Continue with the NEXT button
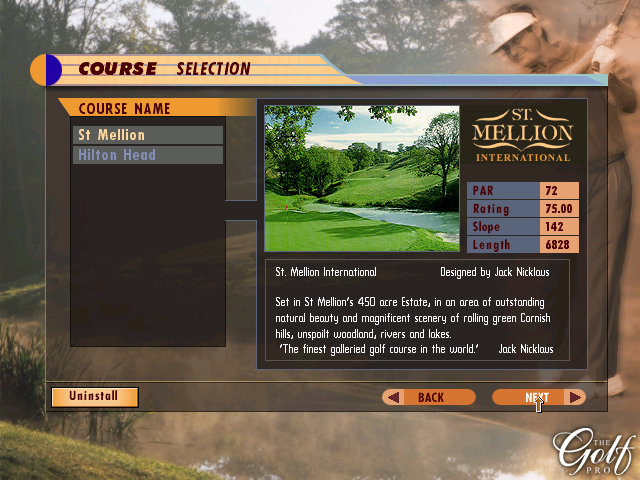 pos(538,397)
